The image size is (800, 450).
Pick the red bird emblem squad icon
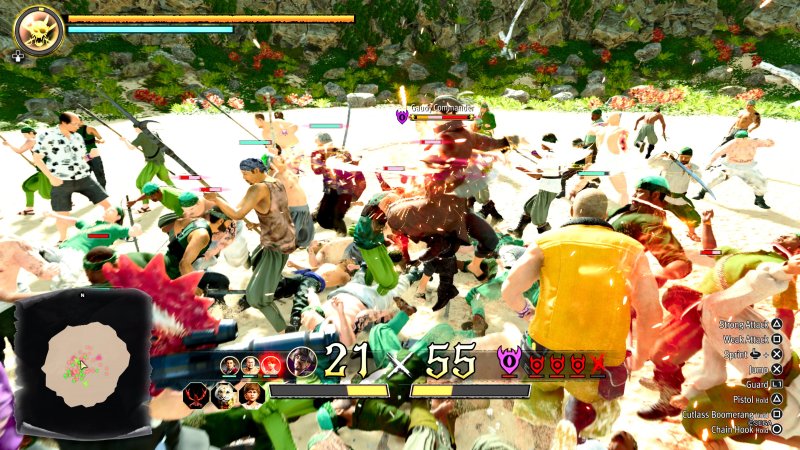pyautogui.click(x=197, y=394)
